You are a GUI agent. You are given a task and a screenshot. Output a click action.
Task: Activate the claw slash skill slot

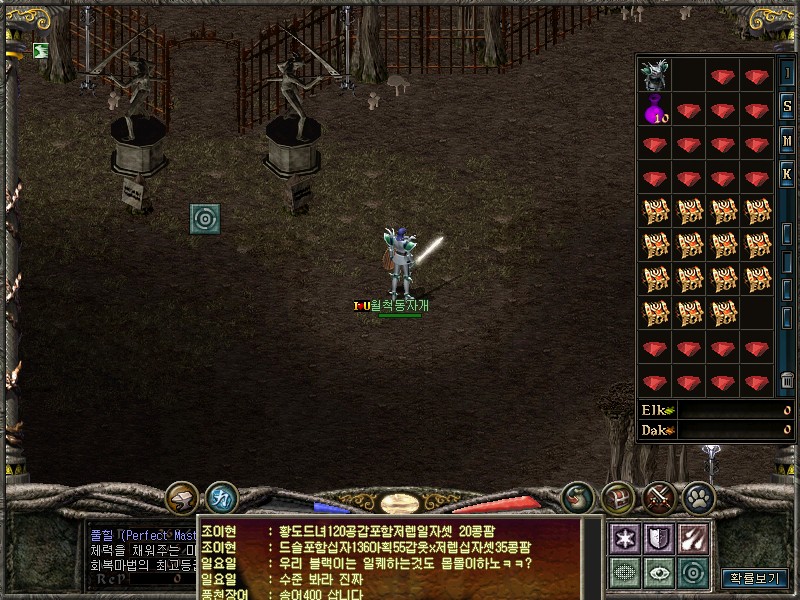(x=693, y=538)
